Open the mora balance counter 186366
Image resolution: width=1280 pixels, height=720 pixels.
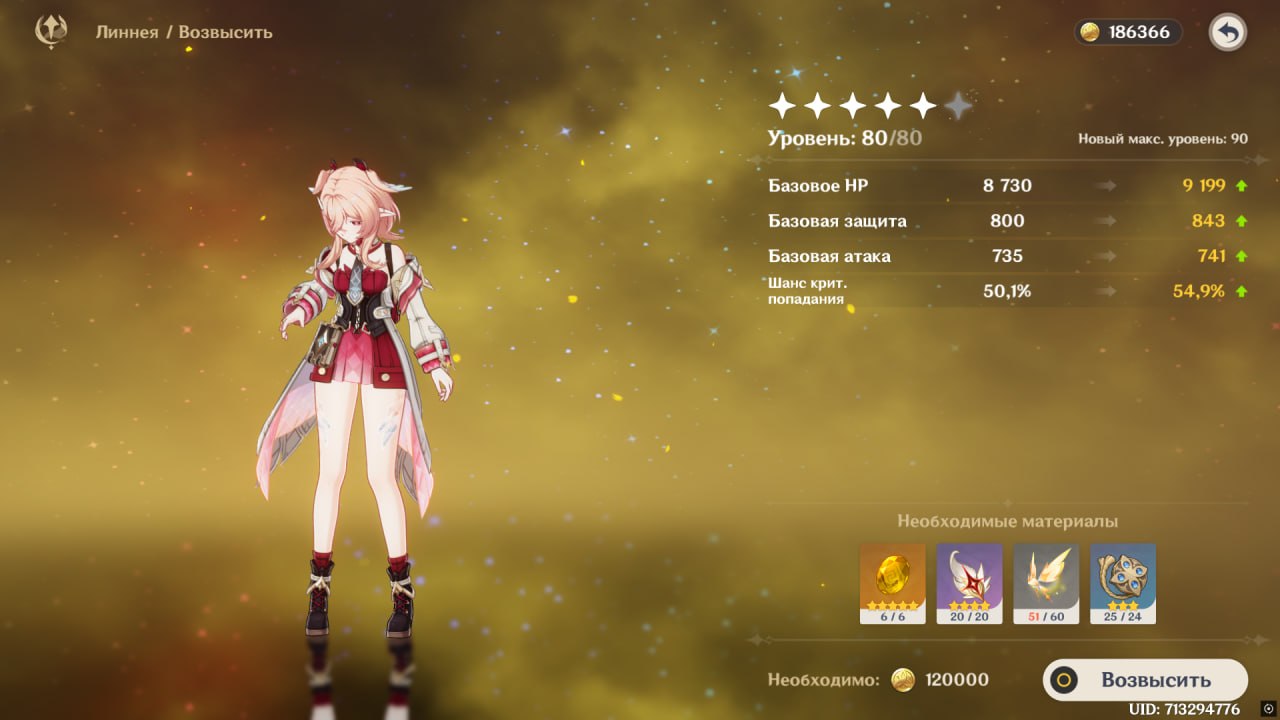pyautogui.click(x=1128, y=32)
